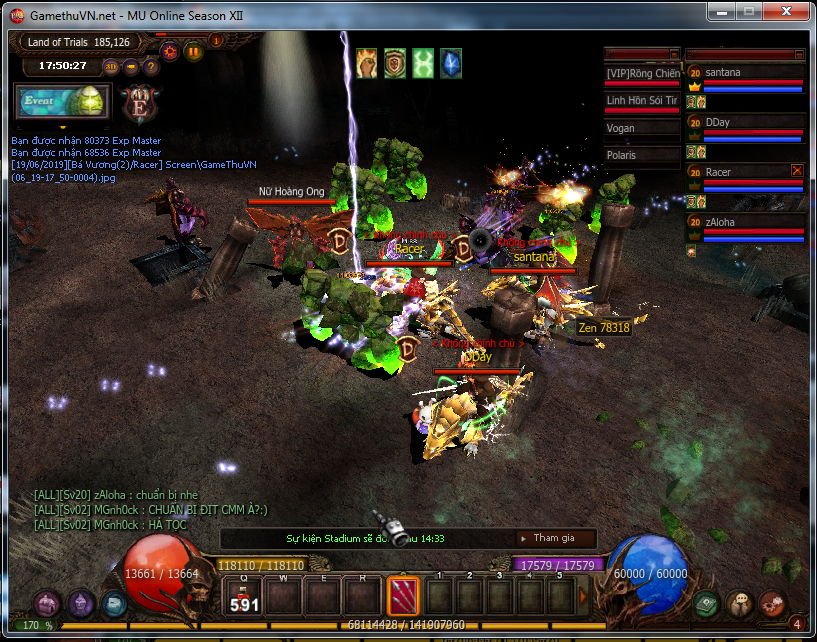817x642 pixels.
Task: Select the highlighted red skill slot
Action: pos(403,597)
